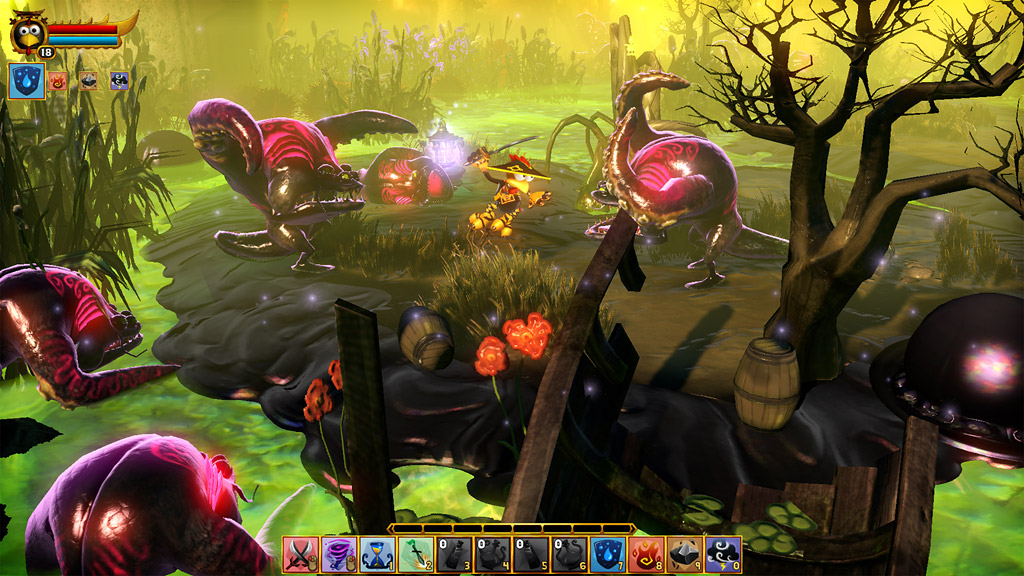The height and width of the screenshot is (576, 1024).
Task: Select the round flask in slot 6
Action: click(569, 553)
